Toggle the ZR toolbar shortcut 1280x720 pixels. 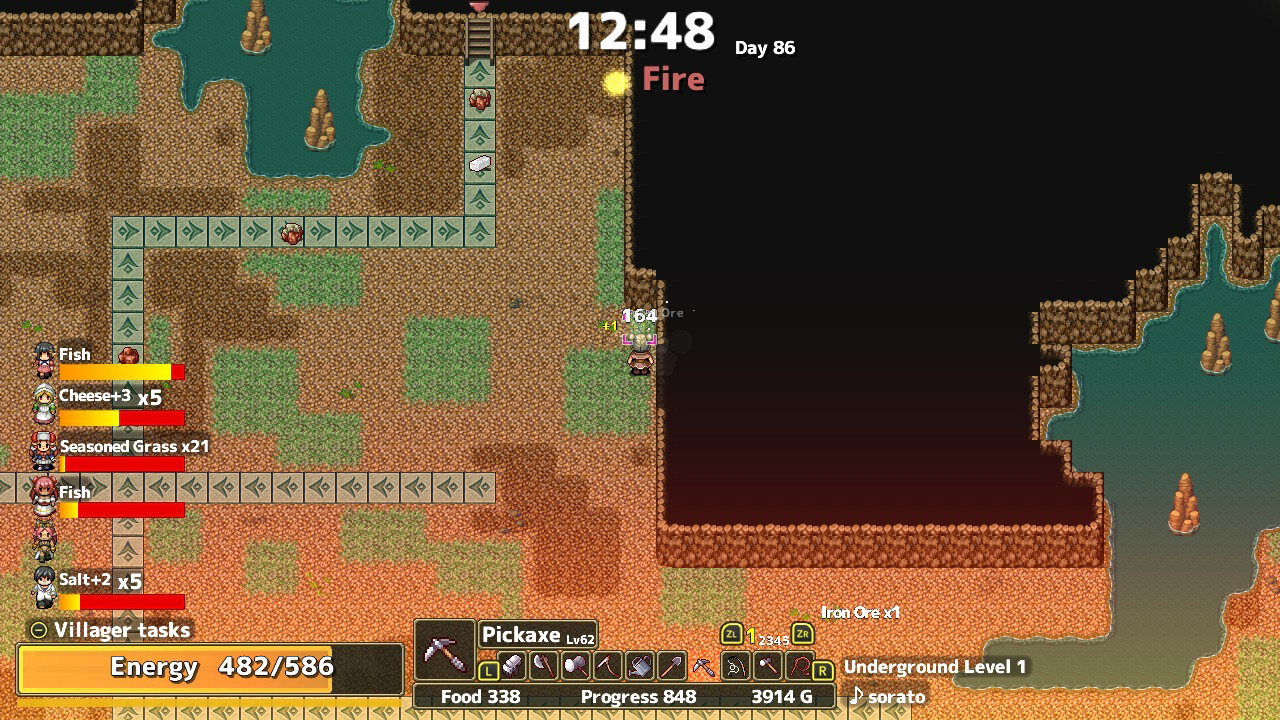pyautogui.click(x=802, y=634)
